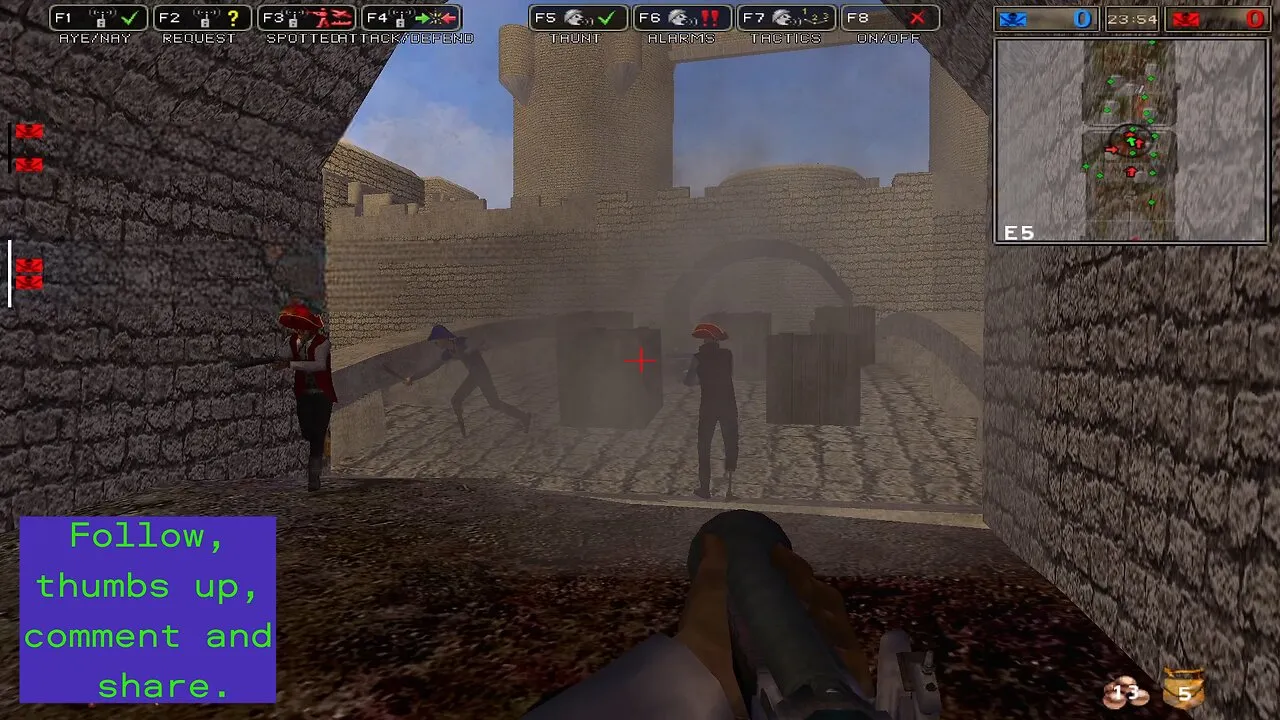
Task: Open the F6 Alarms radio menu
Action: (x=682, y=18)
